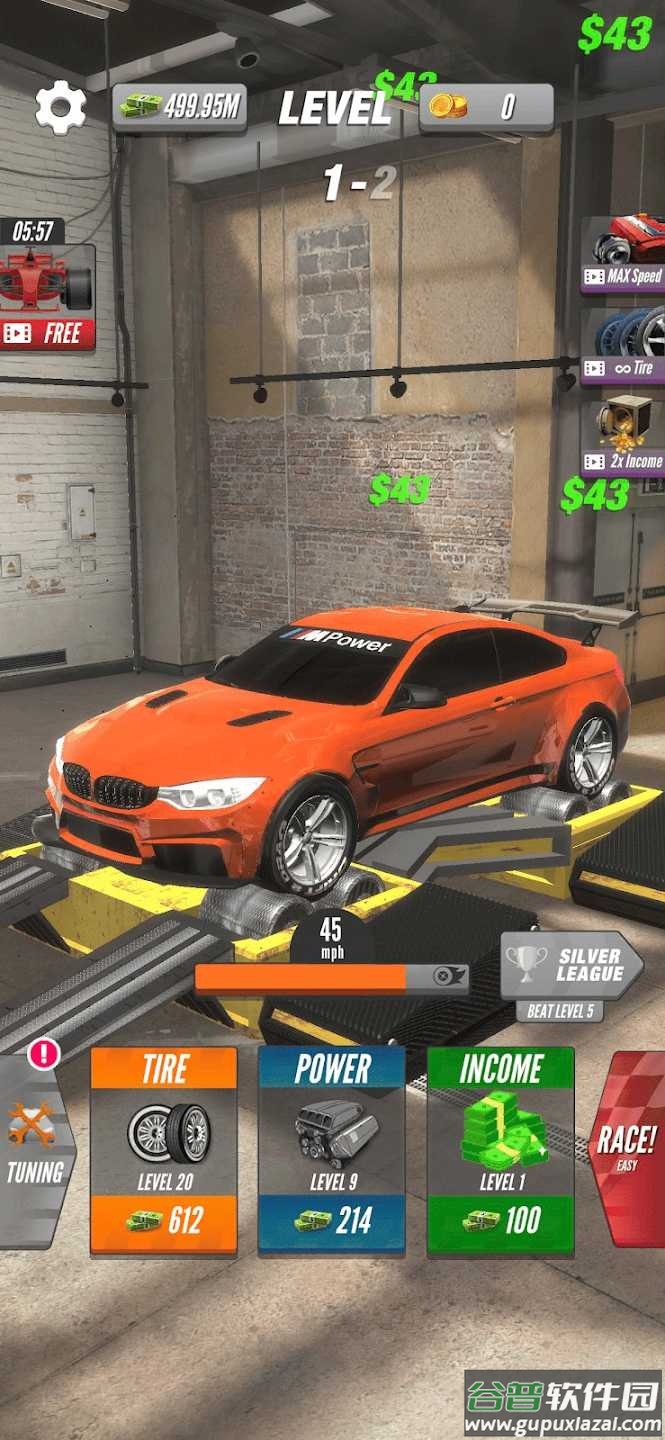Image resolution: width=665 pixels, height=1440 pixels.
Task: Activate the infinite Tire boost
Action: tap(624, 346)
